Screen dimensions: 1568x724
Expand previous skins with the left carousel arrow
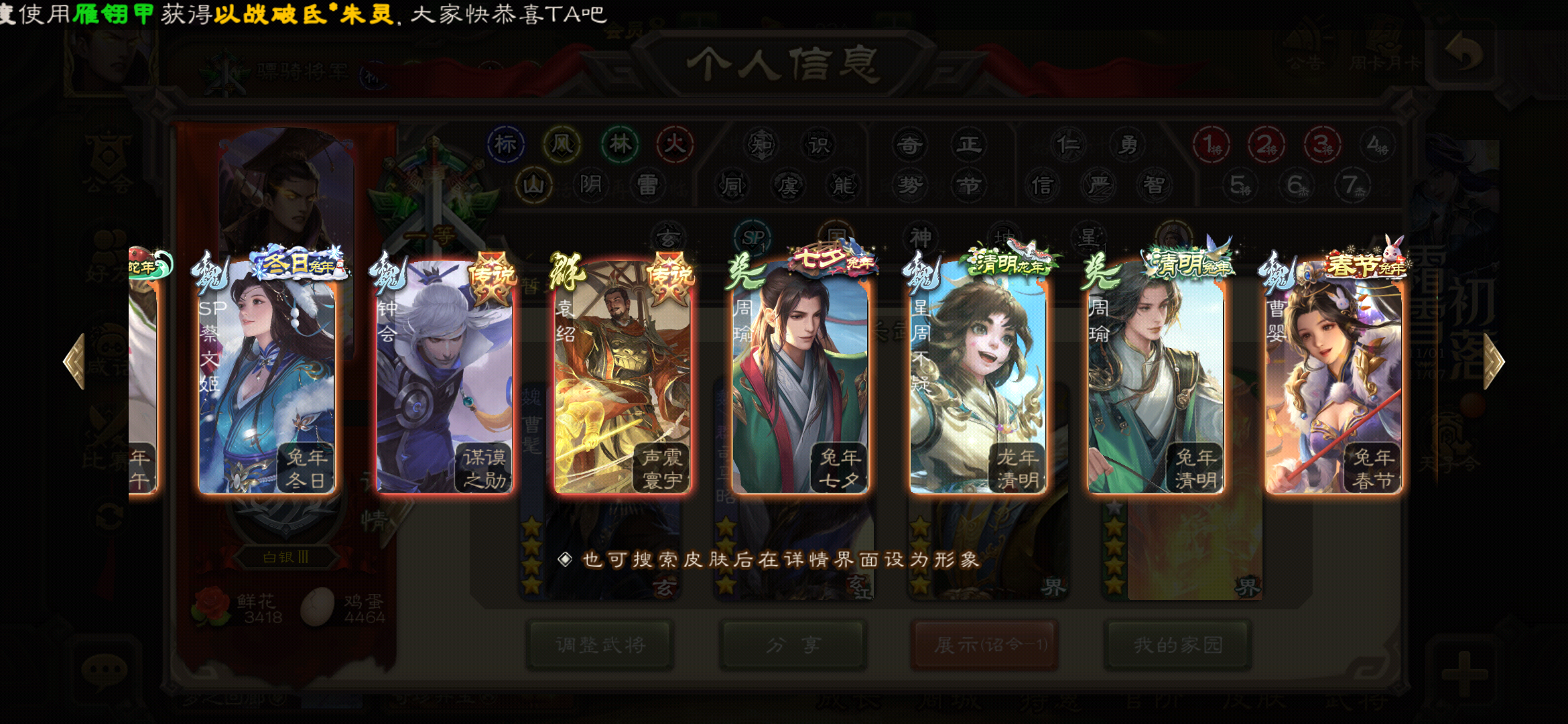[75, 362]
